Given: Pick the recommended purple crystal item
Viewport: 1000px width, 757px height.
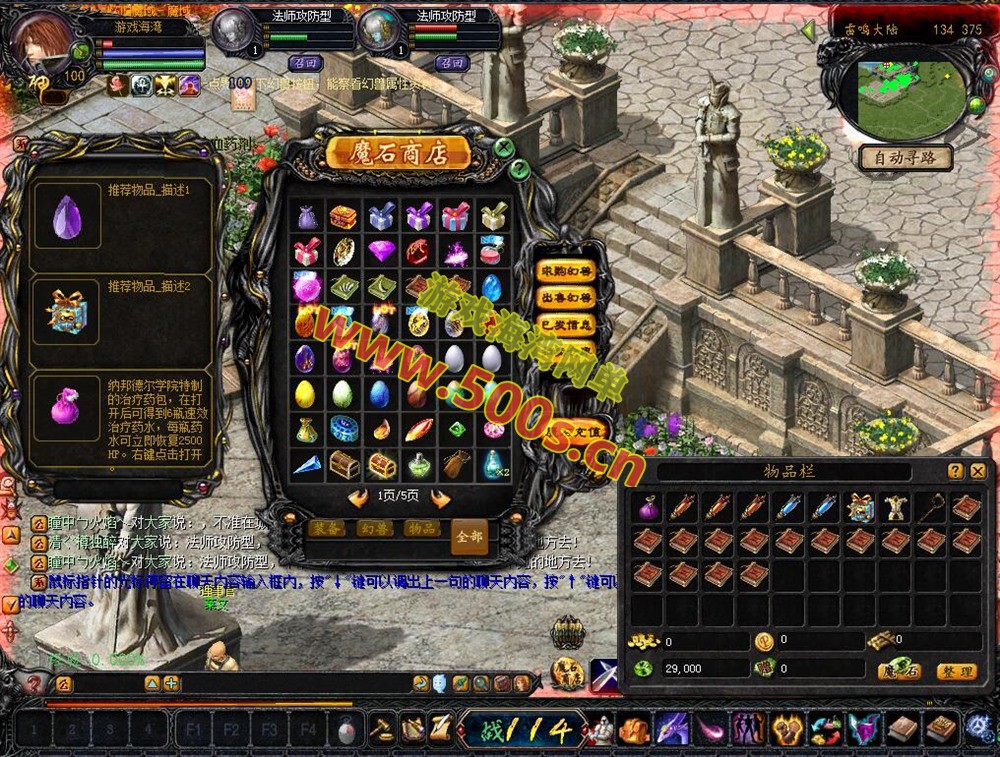Looking at the screenshot, I should click(x=68, y=215).
